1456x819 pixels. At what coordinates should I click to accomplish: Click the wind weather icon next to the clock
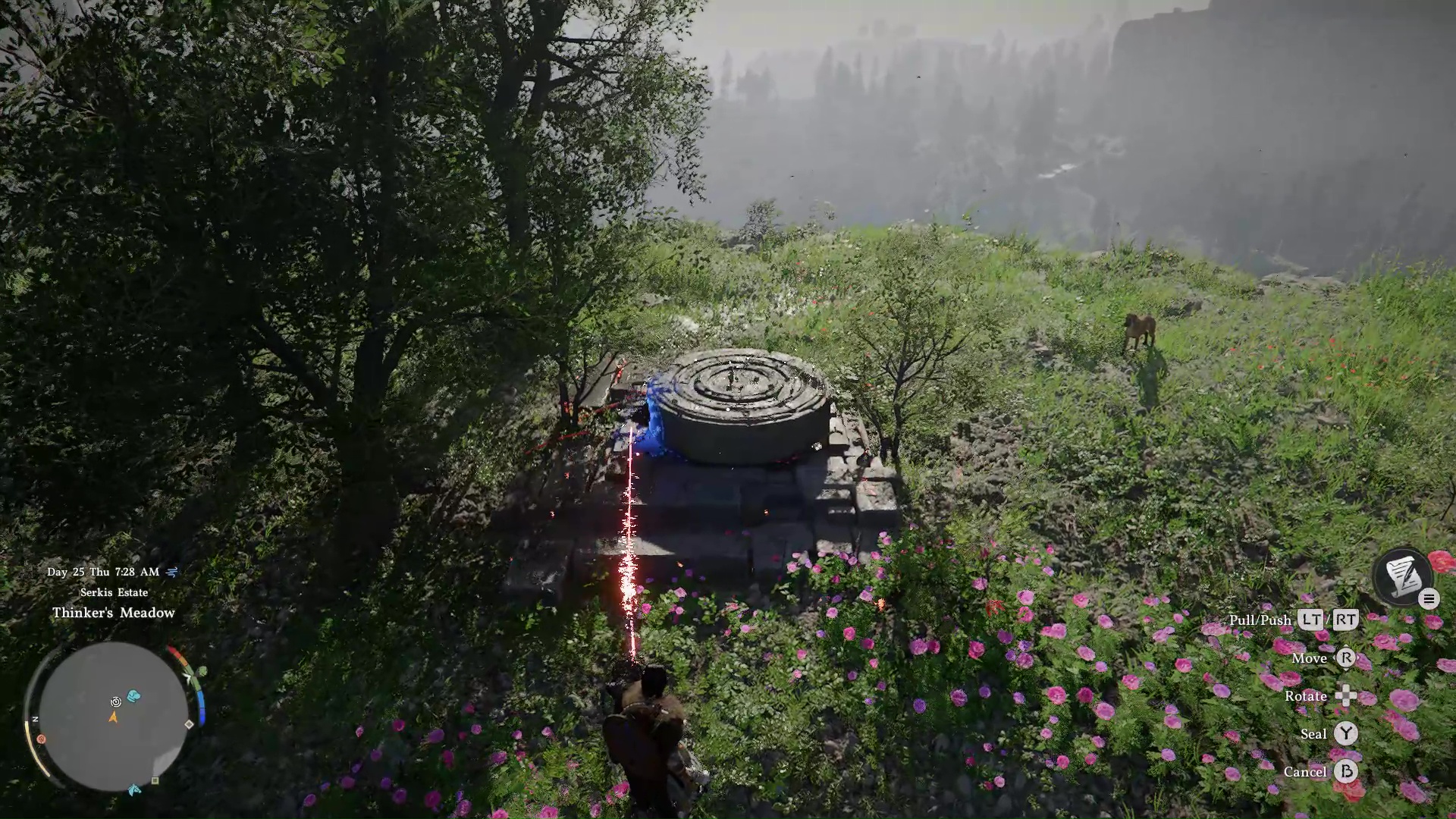[173, 572]
